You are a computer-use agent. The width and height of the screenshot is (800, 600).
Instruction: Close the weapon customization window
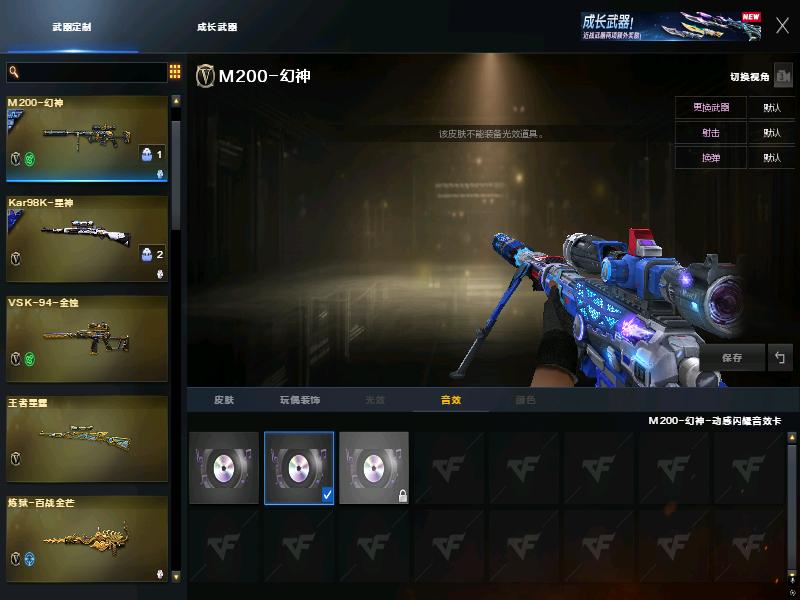tap(782, 26)
